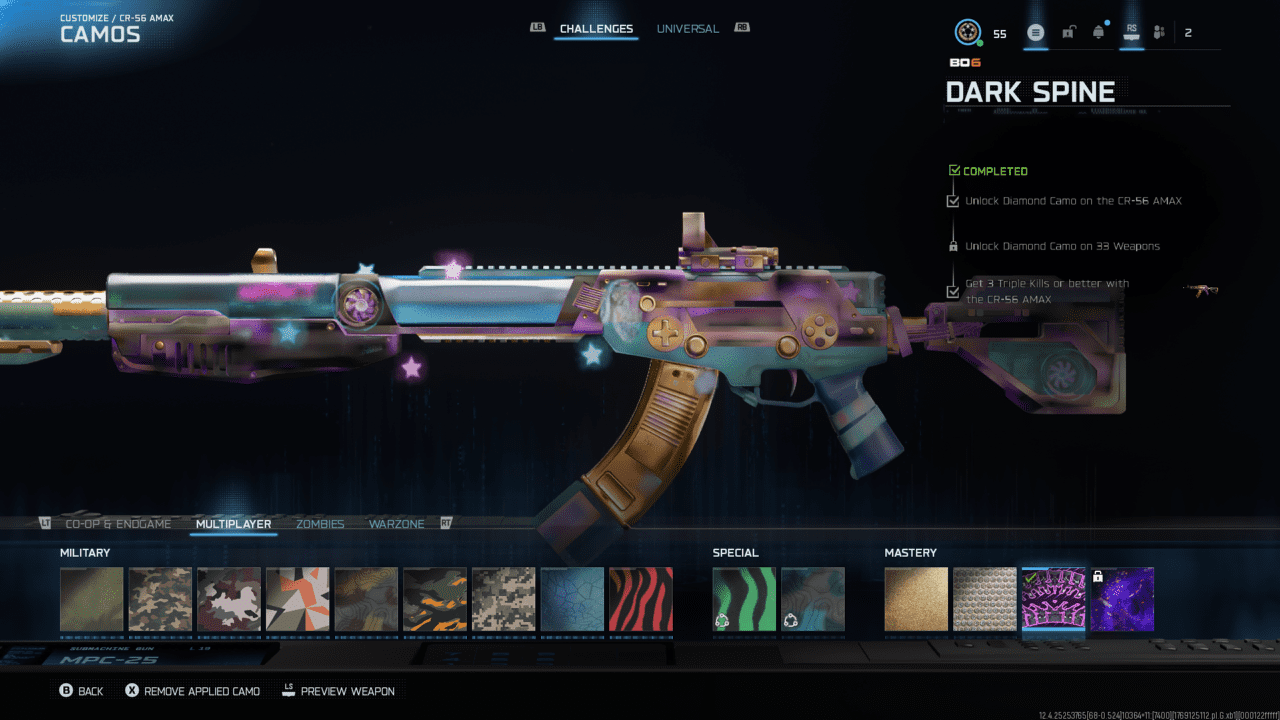
Task: Select the Co-op & Endgame category
Action: point(118,524)
